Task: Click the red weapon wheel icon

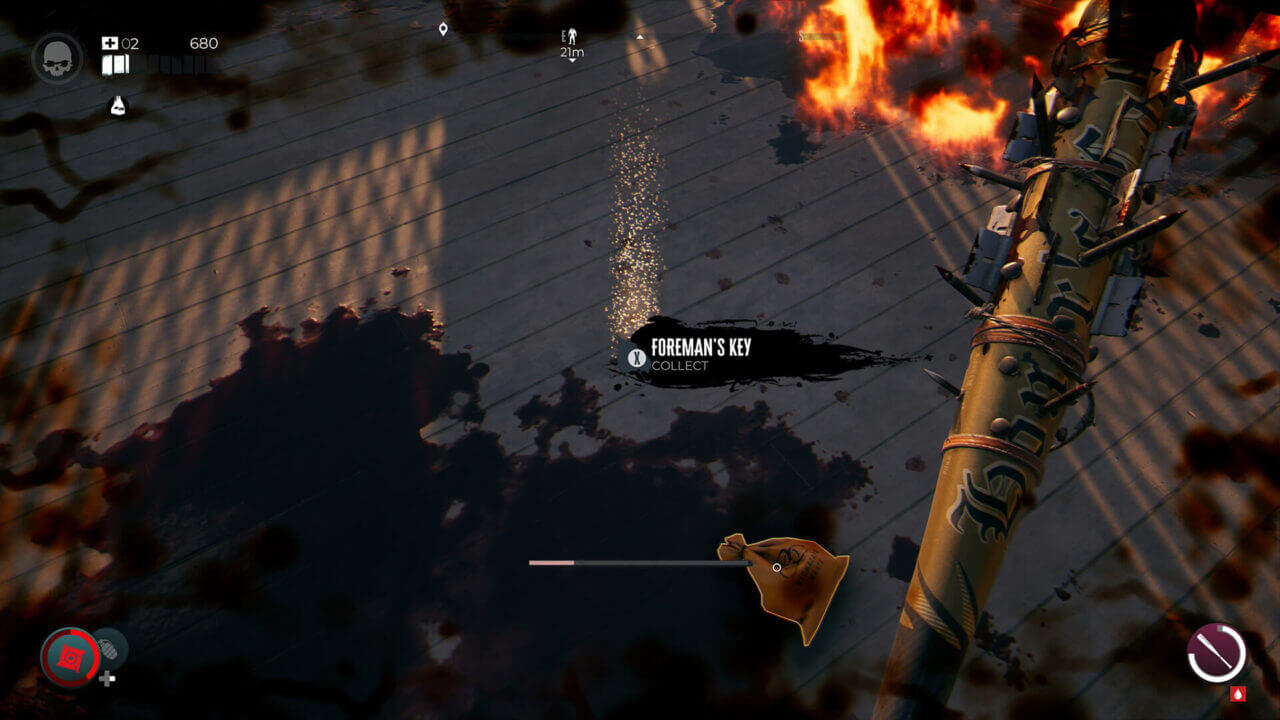Action: pyautogui.click(x=70, y=658)
